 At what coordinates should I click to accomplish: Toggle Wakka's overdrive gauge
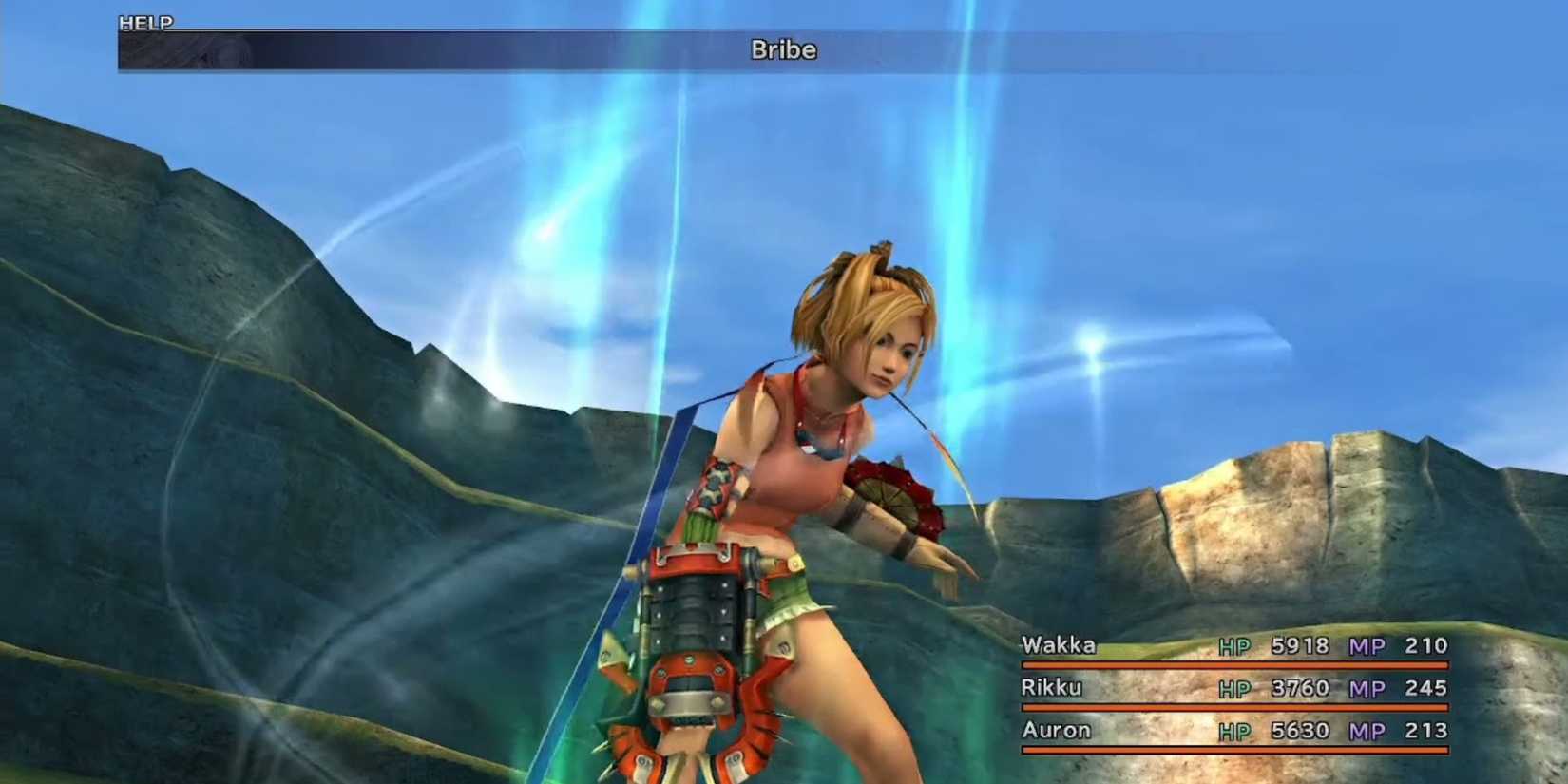pyautogui.click(x=1235, y=664)
